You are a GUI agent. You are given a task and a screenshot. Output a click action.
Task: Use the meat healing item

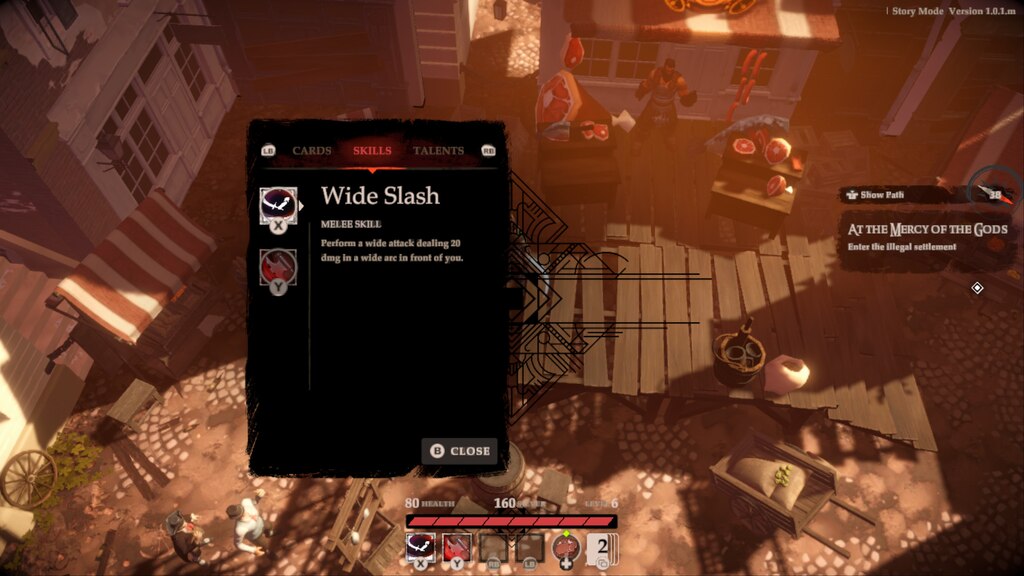tap(566, 547)
